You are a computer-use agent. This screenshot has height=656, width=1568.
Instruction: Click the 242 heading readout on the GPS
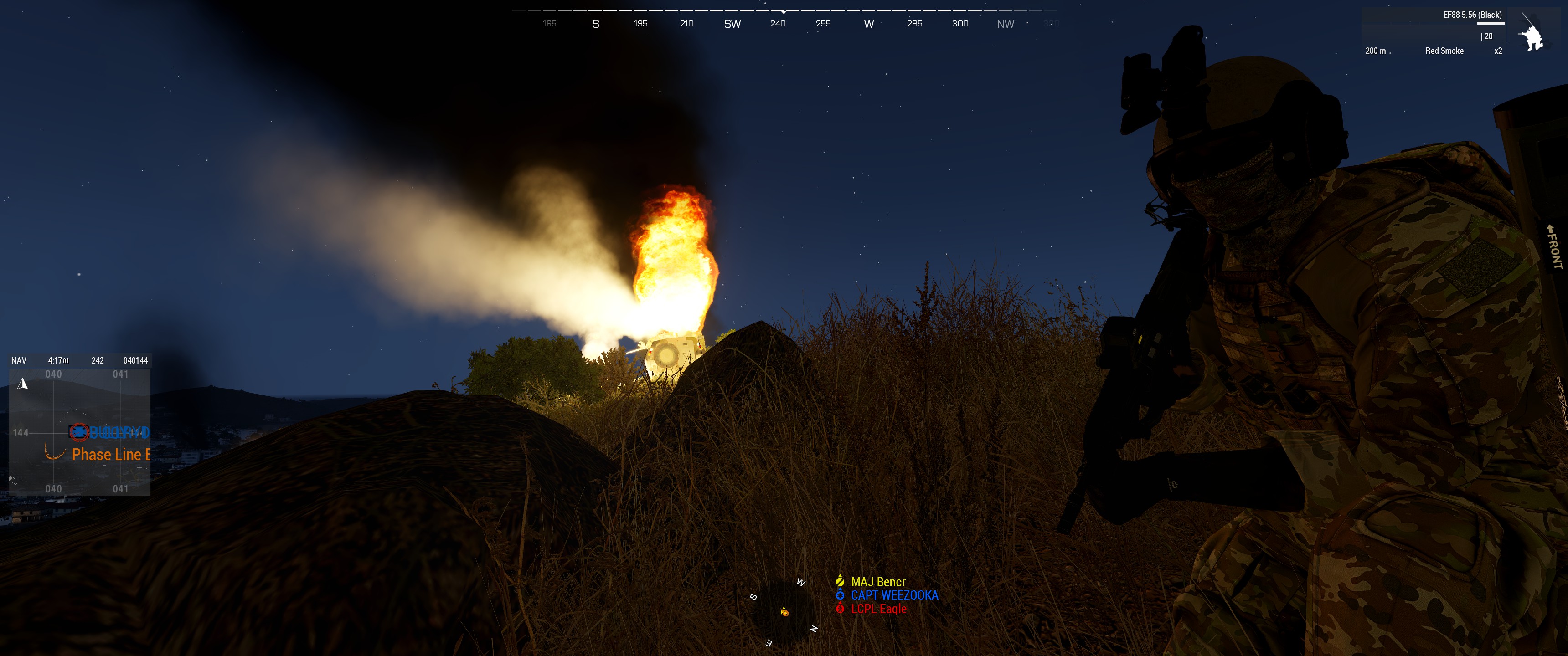click(98, 360)
